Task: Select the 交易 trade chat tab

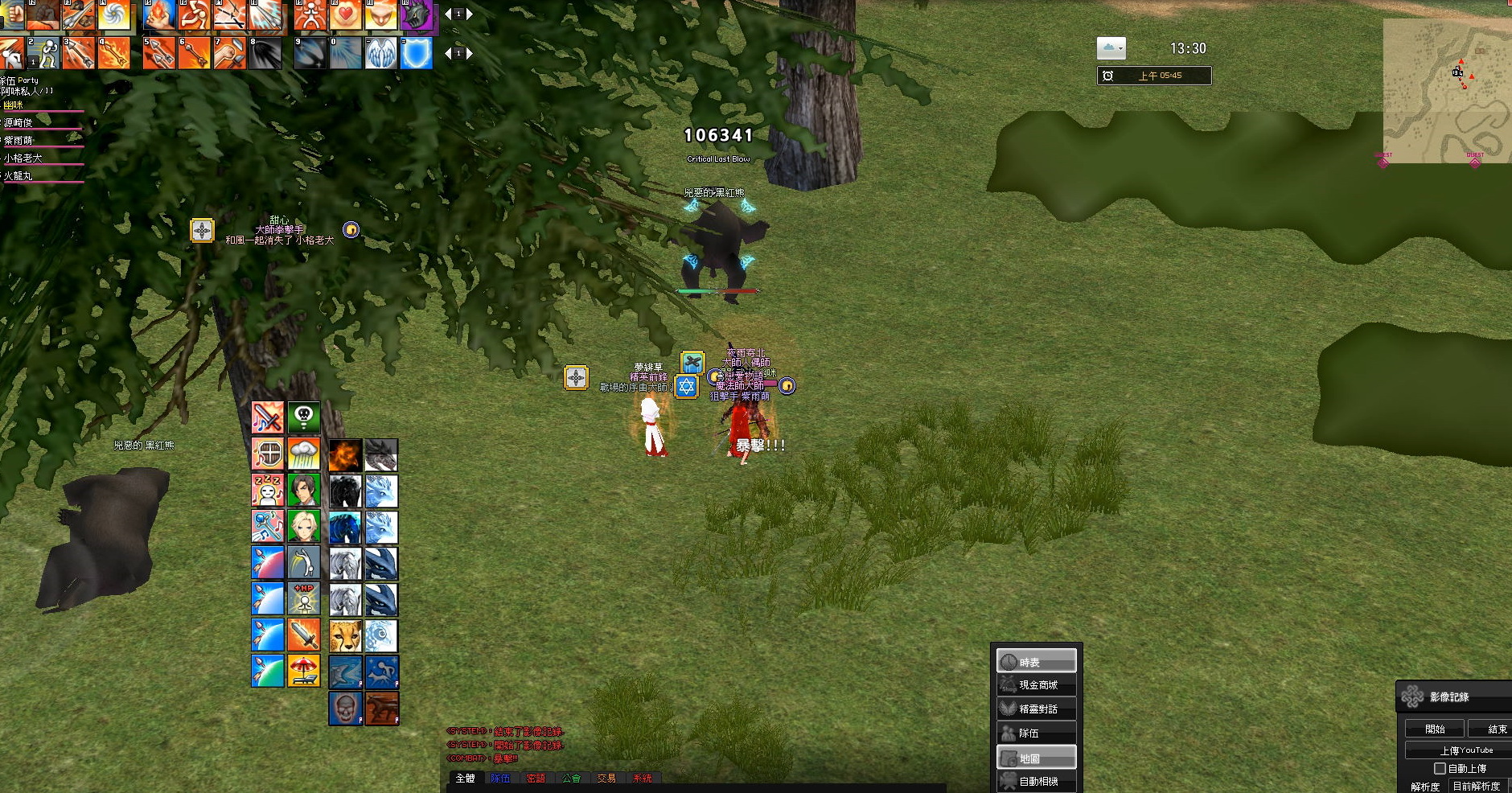Action: [606, 779]
